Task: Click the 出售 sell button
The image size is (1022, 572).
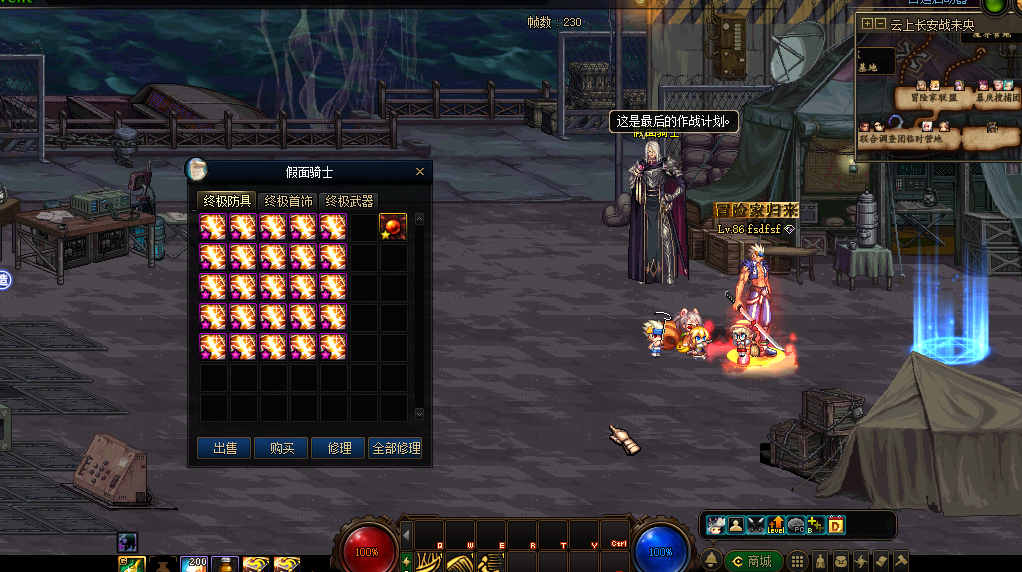Action: click(x=224, y=448)
